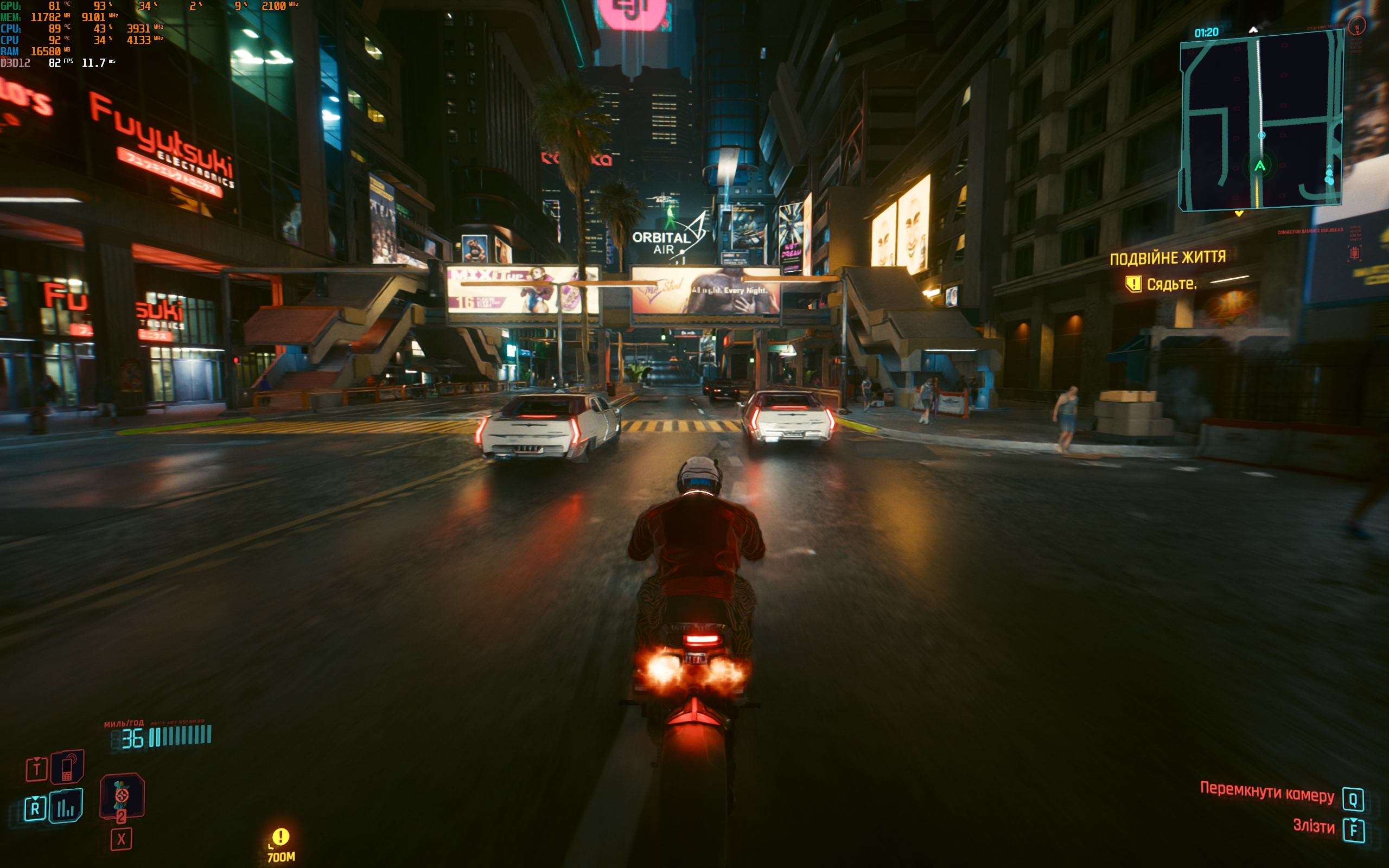
Task: Click the Перемкнути камеру camera switch label
Action: coord(1267,793)
